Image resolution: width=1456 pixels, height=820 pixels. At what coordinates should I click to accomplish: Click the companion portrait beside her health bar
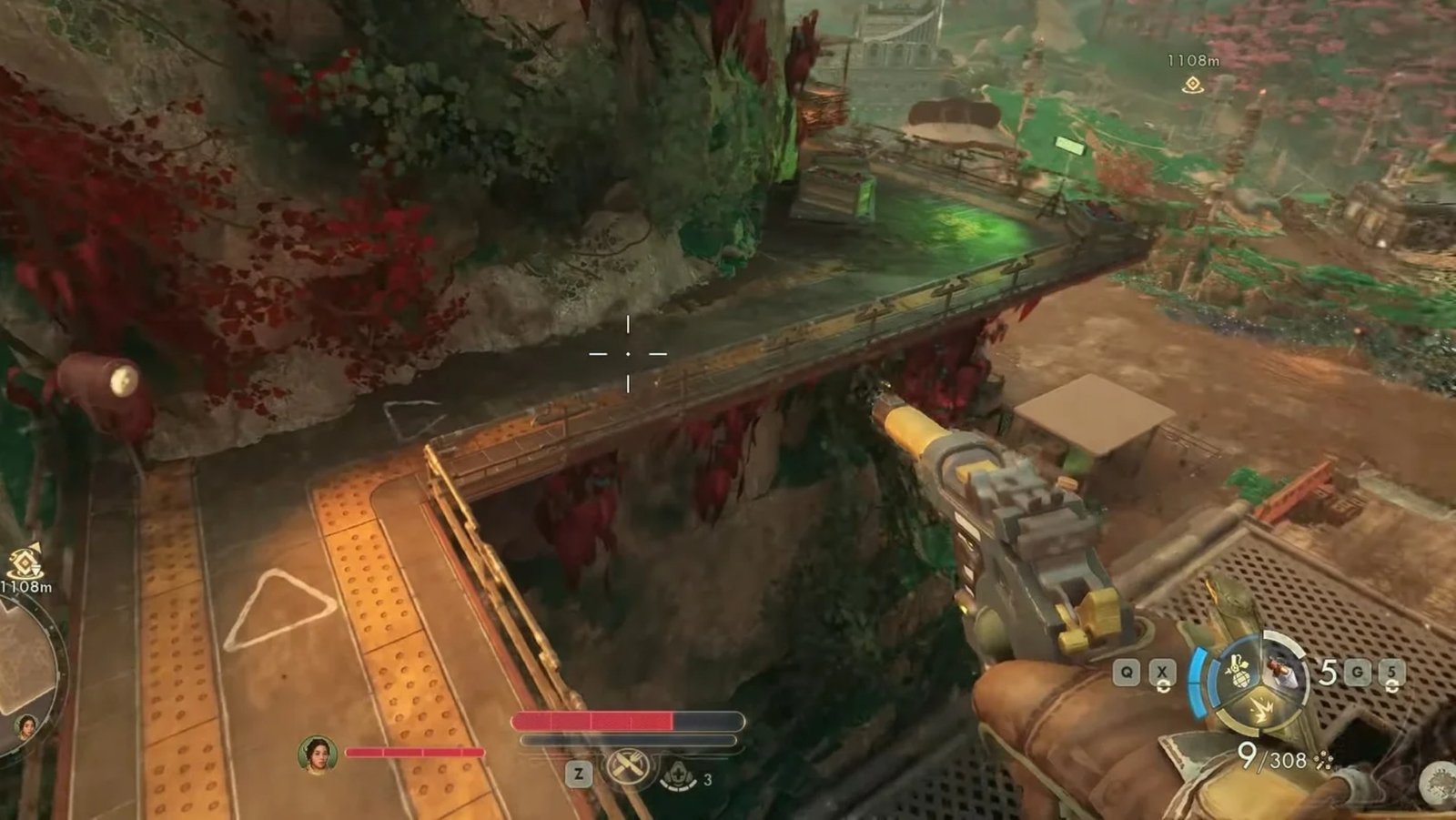[x=318, y=754]
